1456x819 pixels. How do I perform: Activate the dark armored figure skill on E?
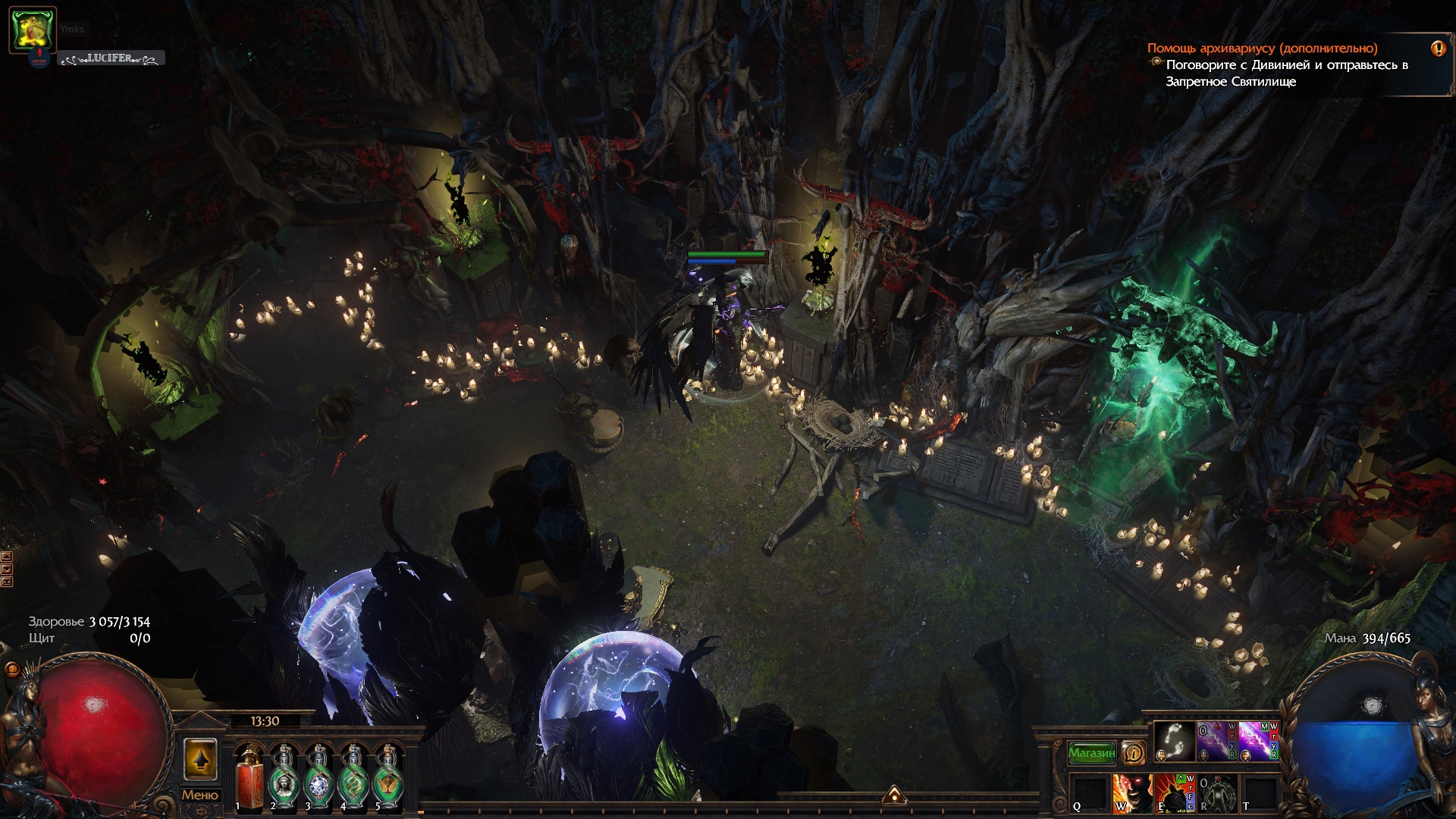(1173, 793)
